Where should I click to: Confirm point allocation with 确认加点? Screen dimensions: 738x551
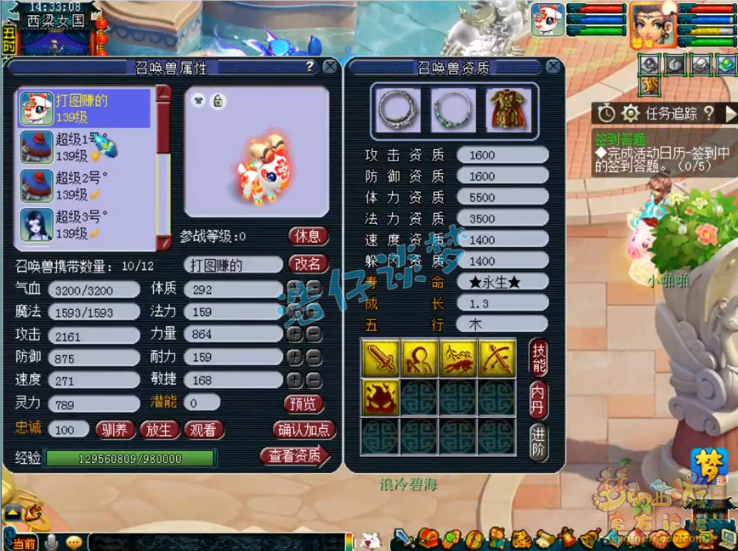pos(302,430)
